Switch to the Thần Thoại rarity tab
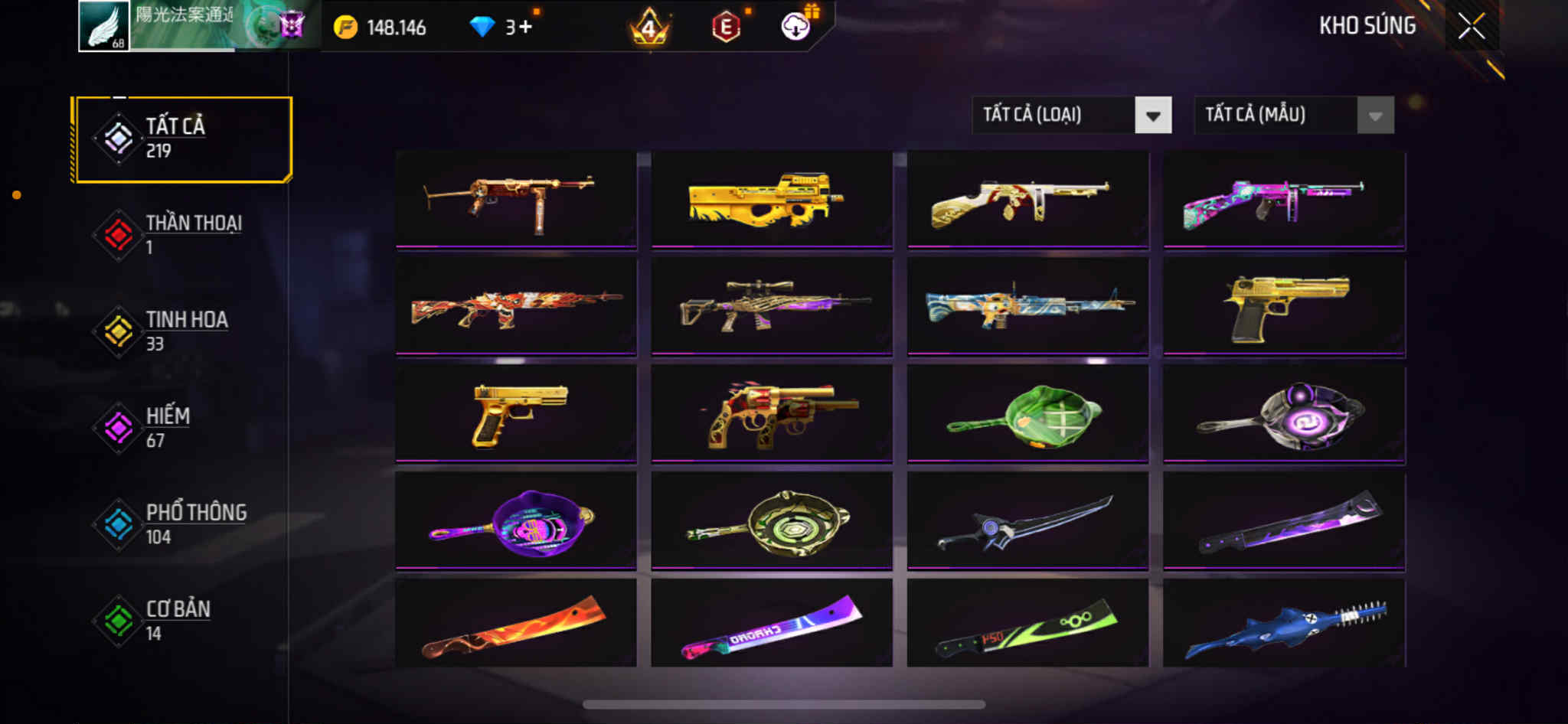 click(x=182, y=235)
